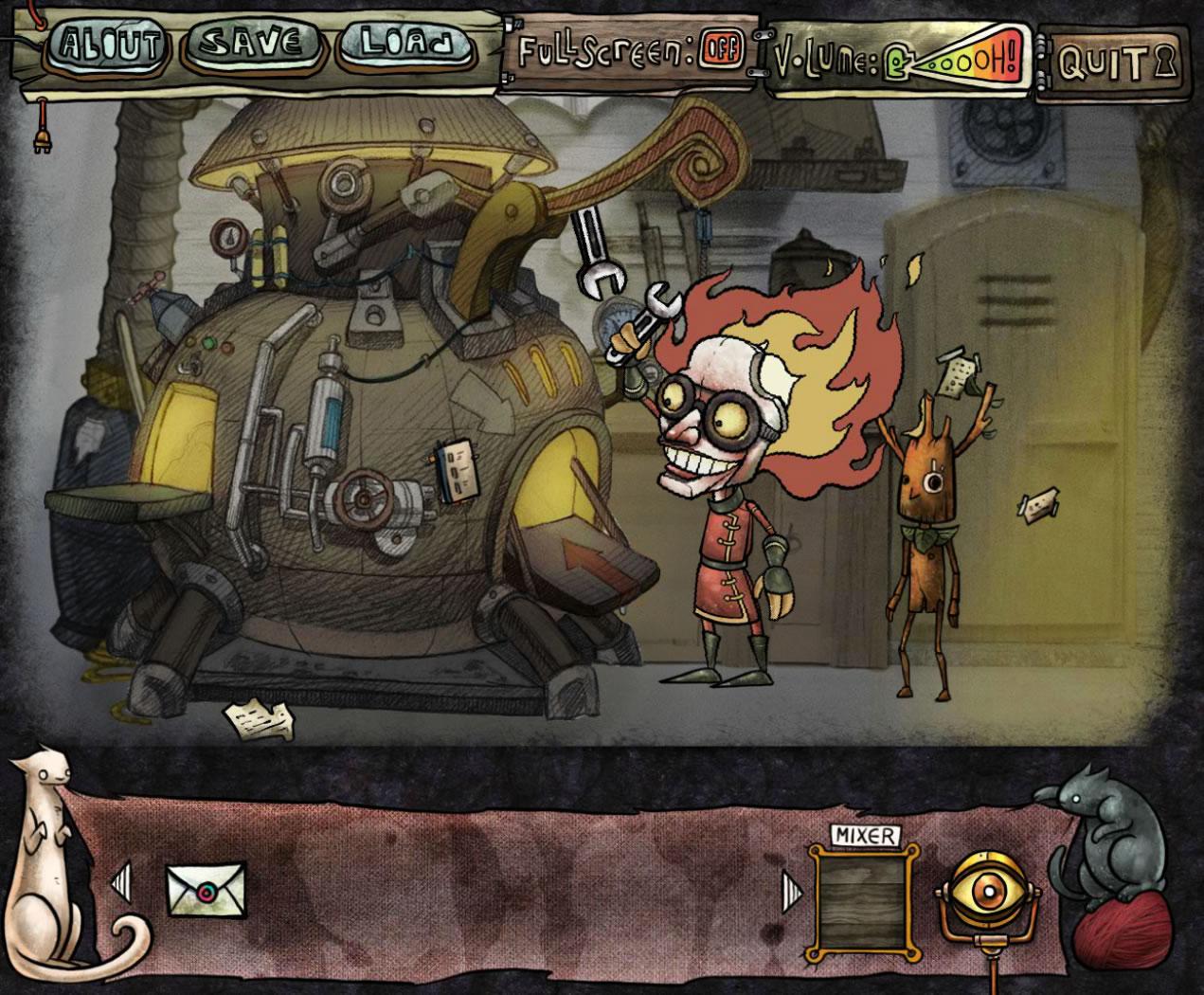Save the current game

pyautogui.click(x=252, y=44)
